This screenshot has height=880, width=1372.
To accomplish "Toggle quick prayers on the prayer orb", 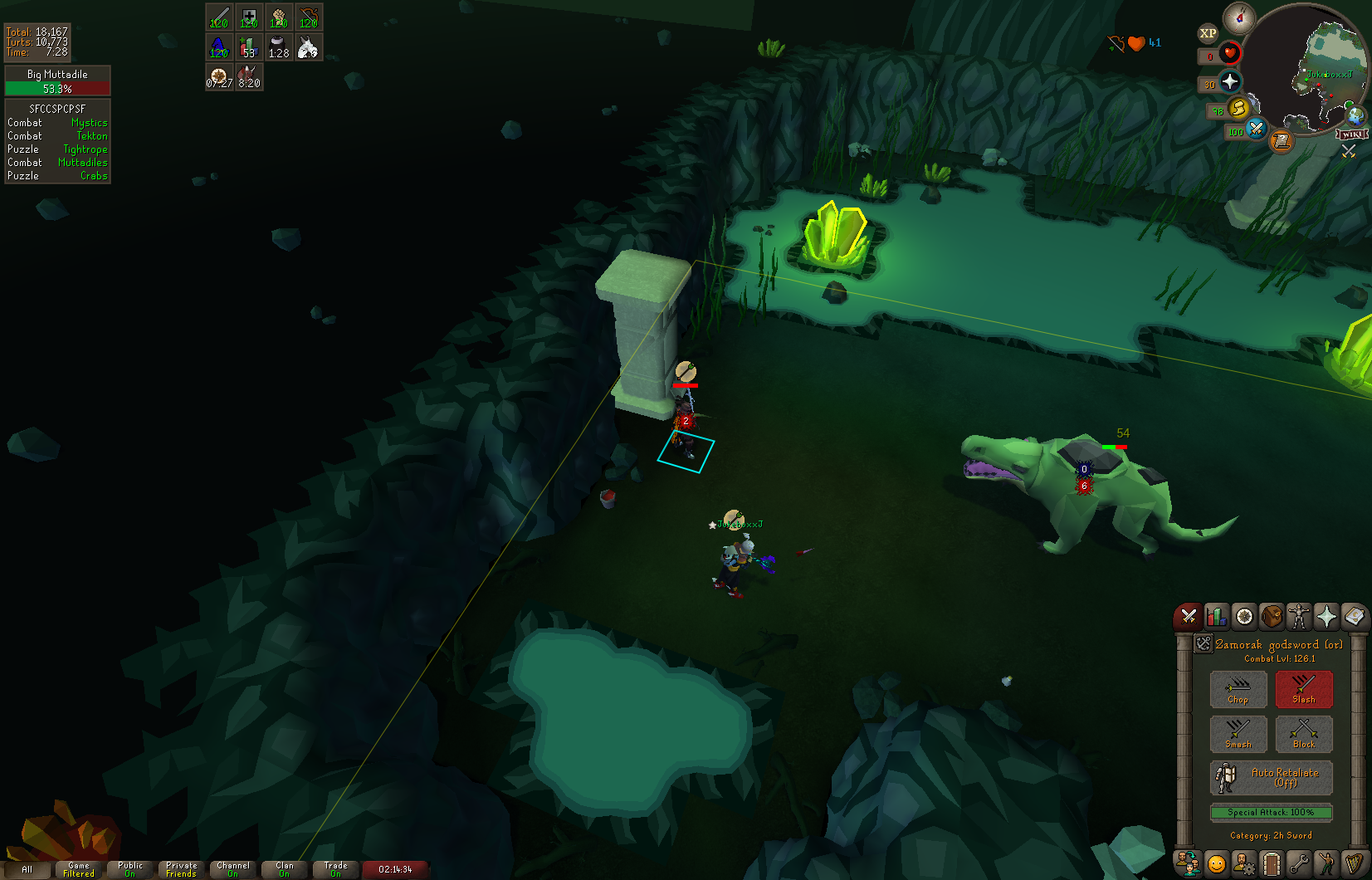I will (x=1230, y=81).
